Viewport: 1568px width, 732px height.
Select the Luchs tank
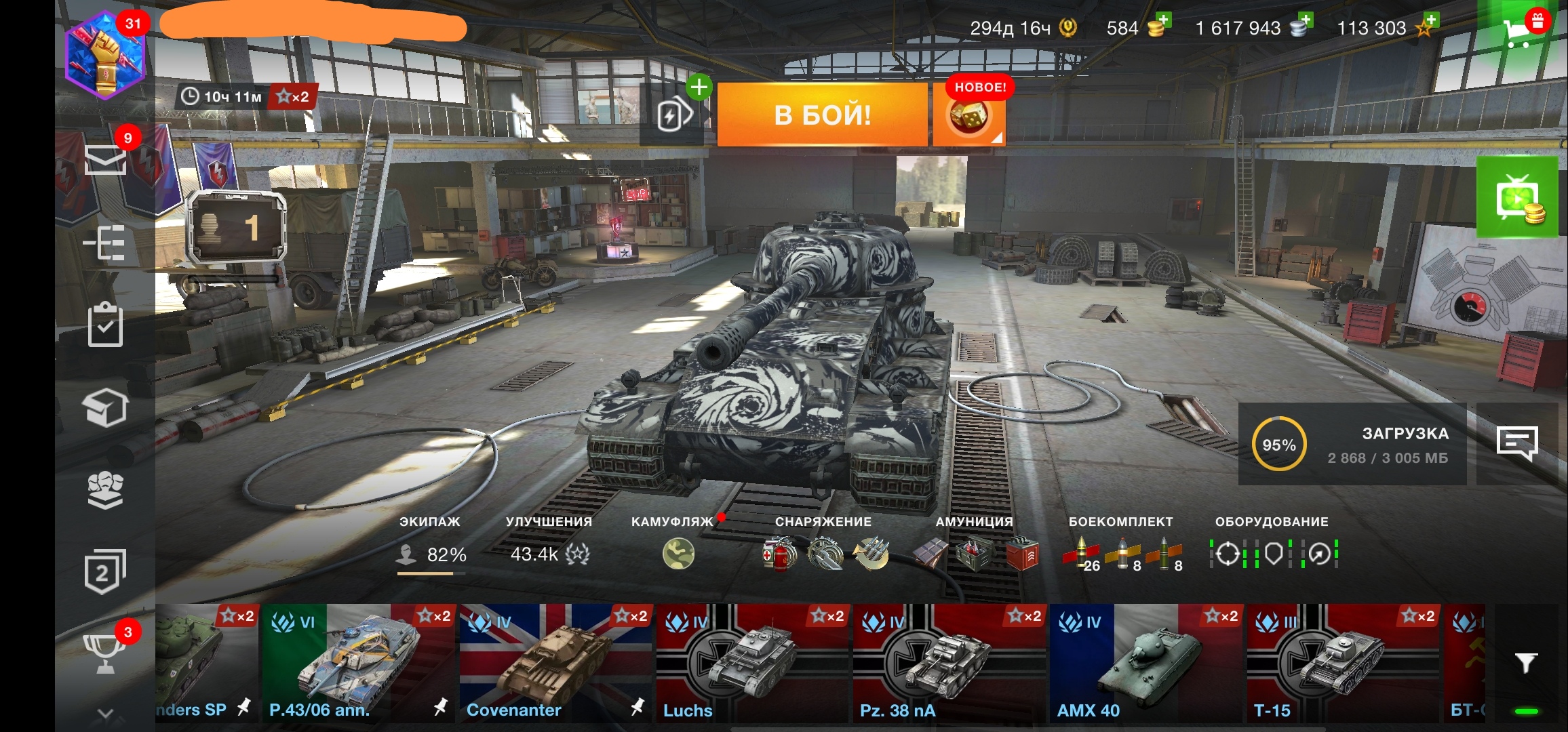point(752,663)
